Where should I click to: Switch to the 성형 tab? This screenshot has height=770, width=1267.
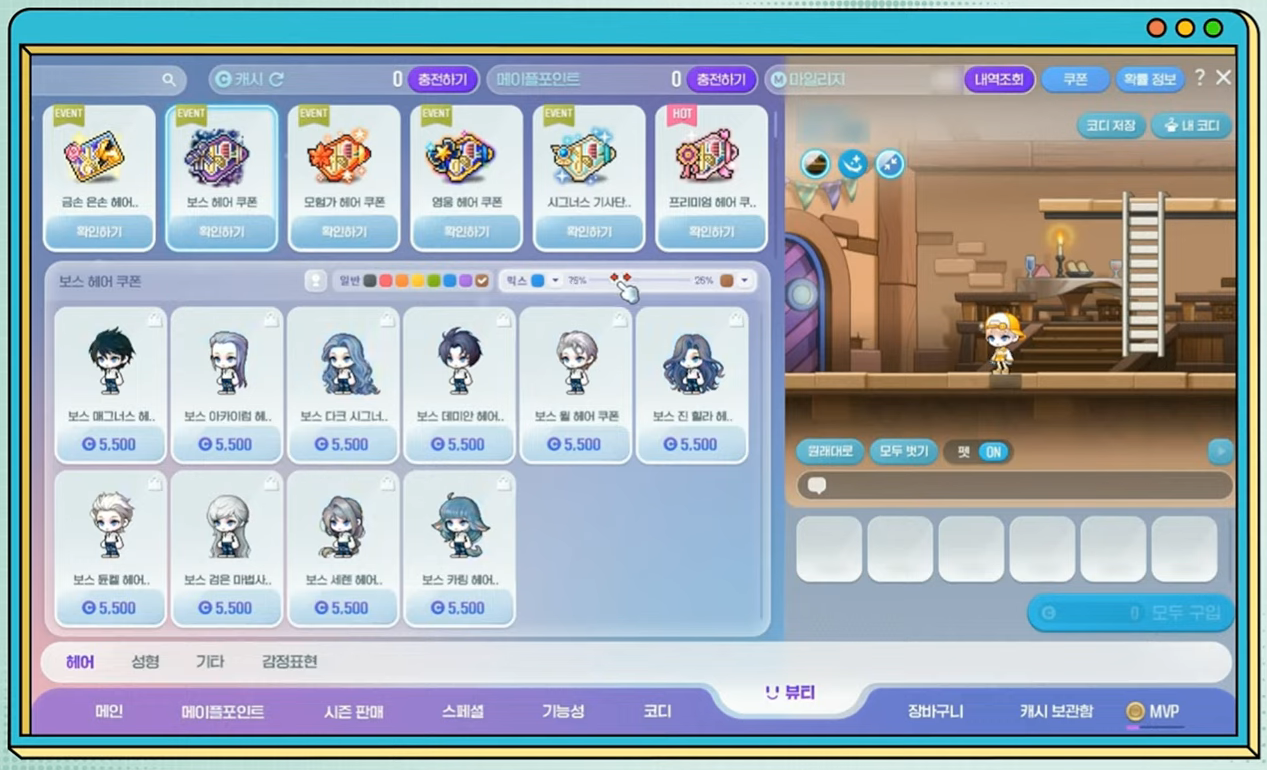(145, 662)
